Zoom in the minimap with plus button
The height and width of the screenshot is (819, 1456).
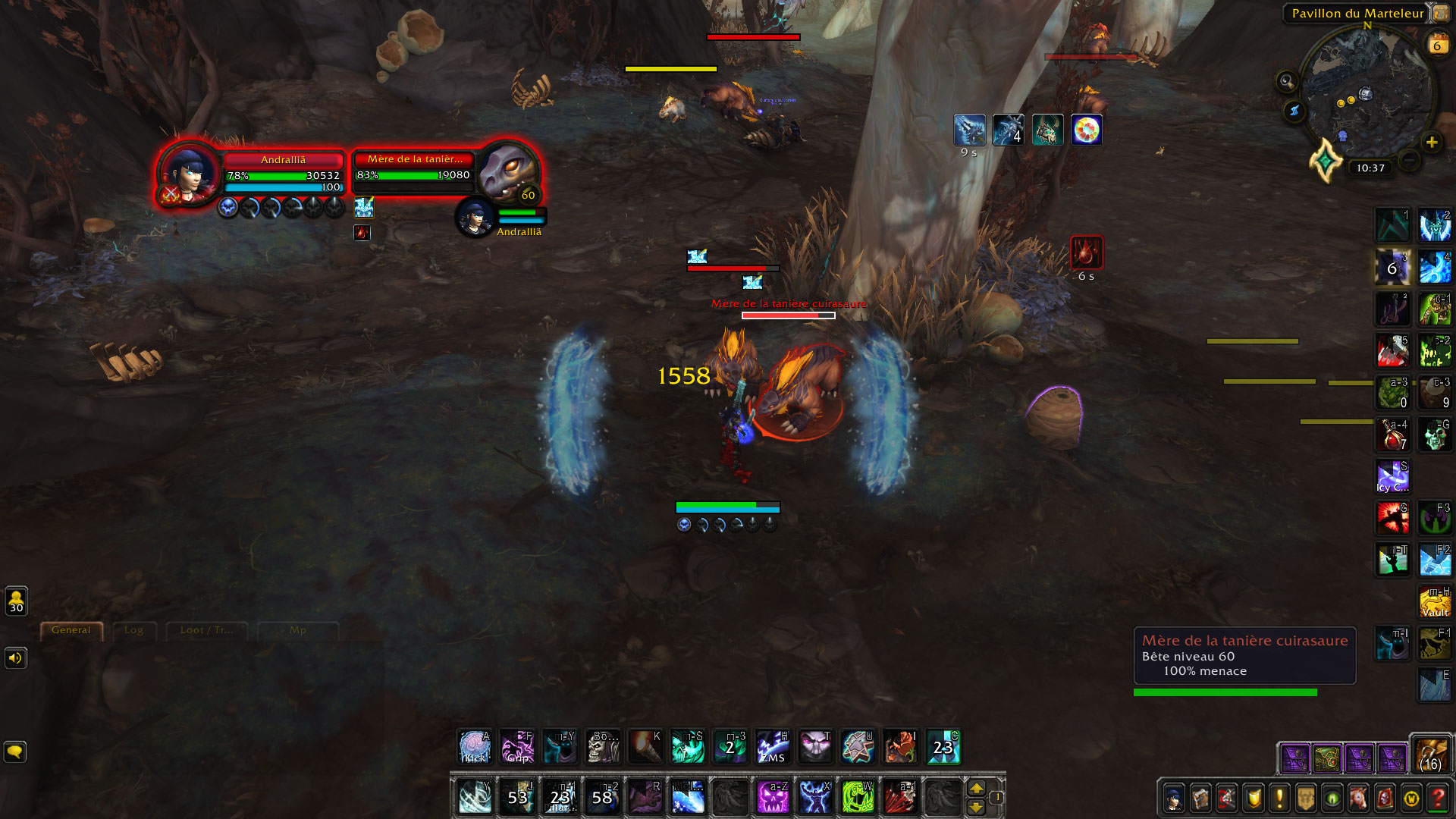[x=1432, y=141]
